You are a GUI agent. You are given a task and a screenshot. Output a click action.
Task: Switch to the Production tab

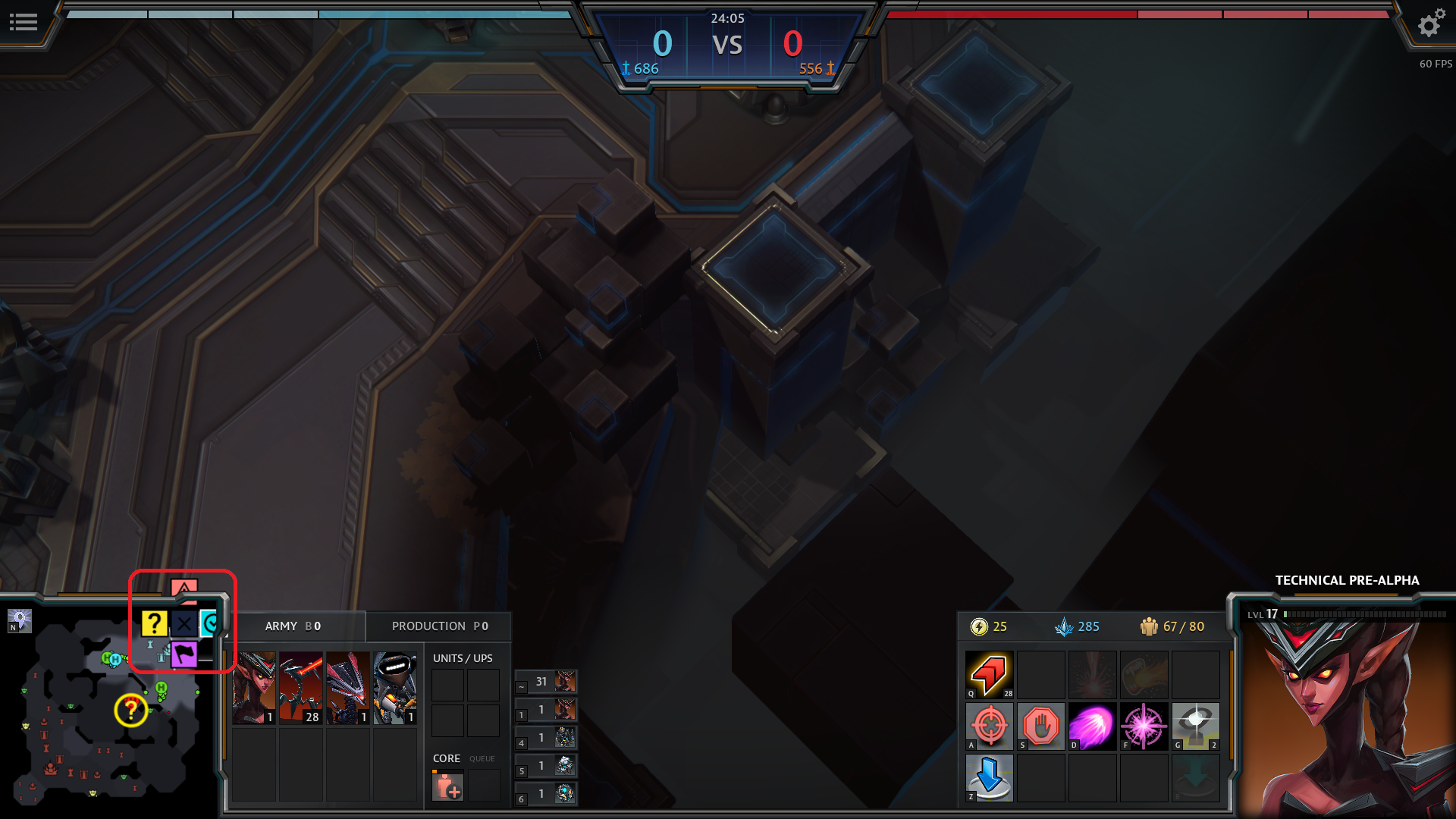[439, 626]
